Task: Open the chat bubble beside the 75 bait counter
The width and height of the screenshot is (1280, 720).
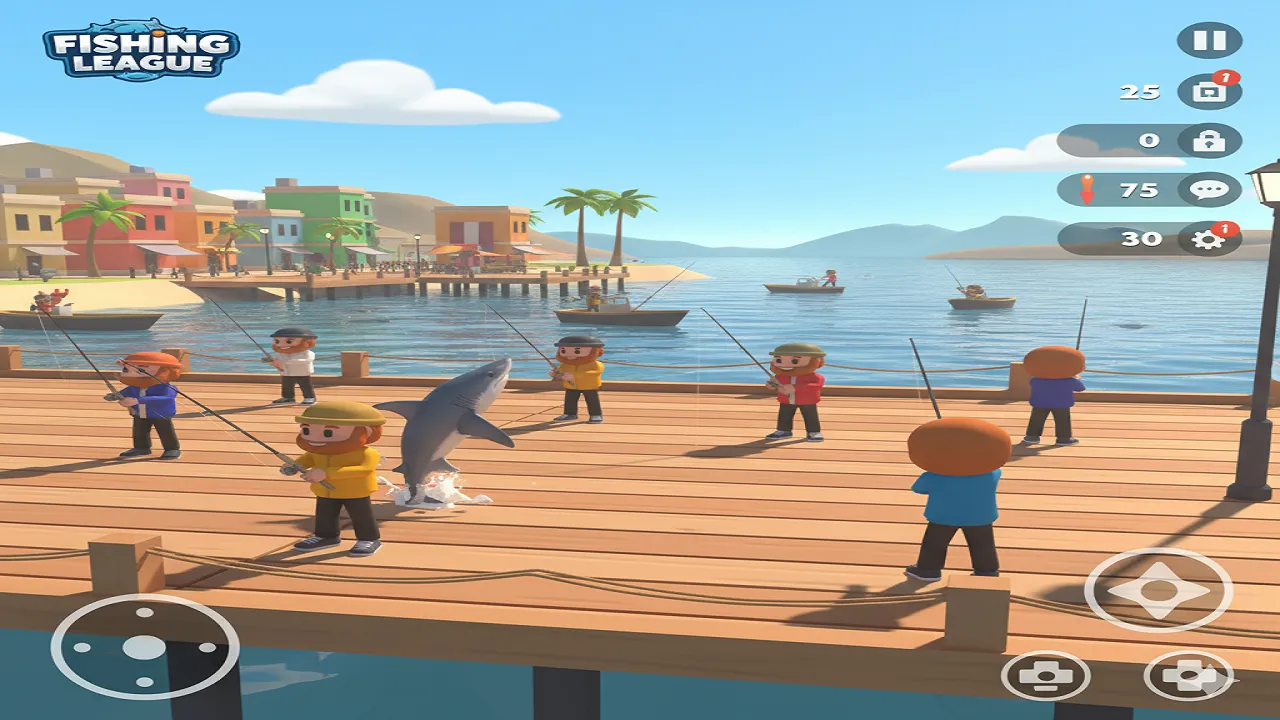Action: [x=1211, y=189]
